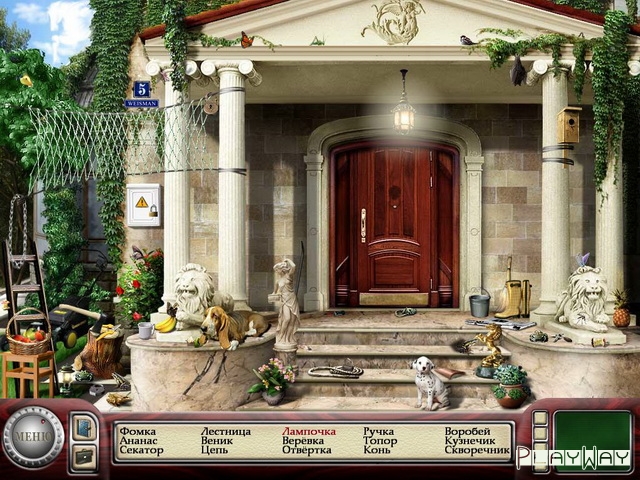The image size is (640, 480).
Task: Choose the word Фомка in the list
Action: coord(136,431)
